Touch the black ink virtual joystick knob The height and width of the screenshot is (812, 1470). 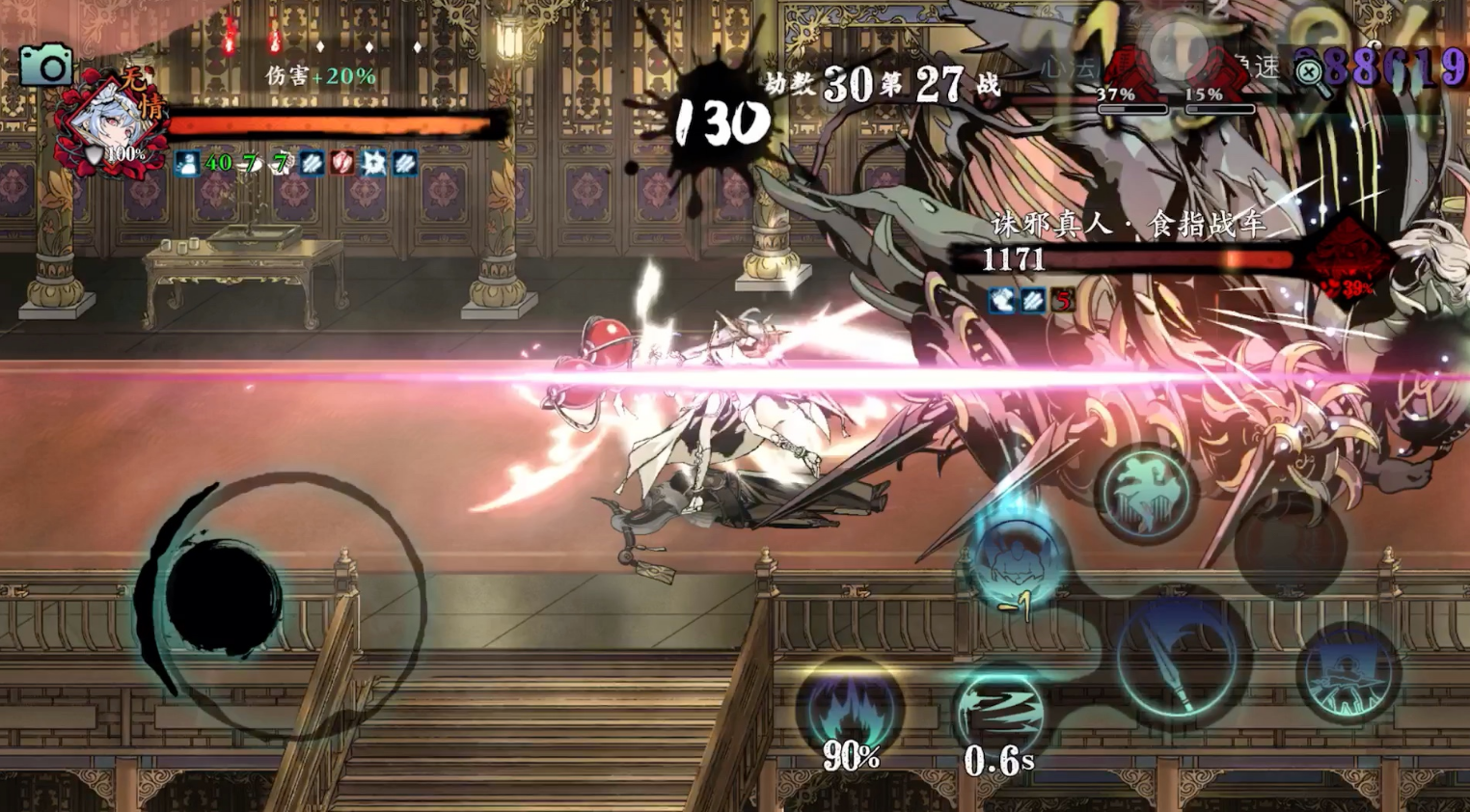[223, 591]
